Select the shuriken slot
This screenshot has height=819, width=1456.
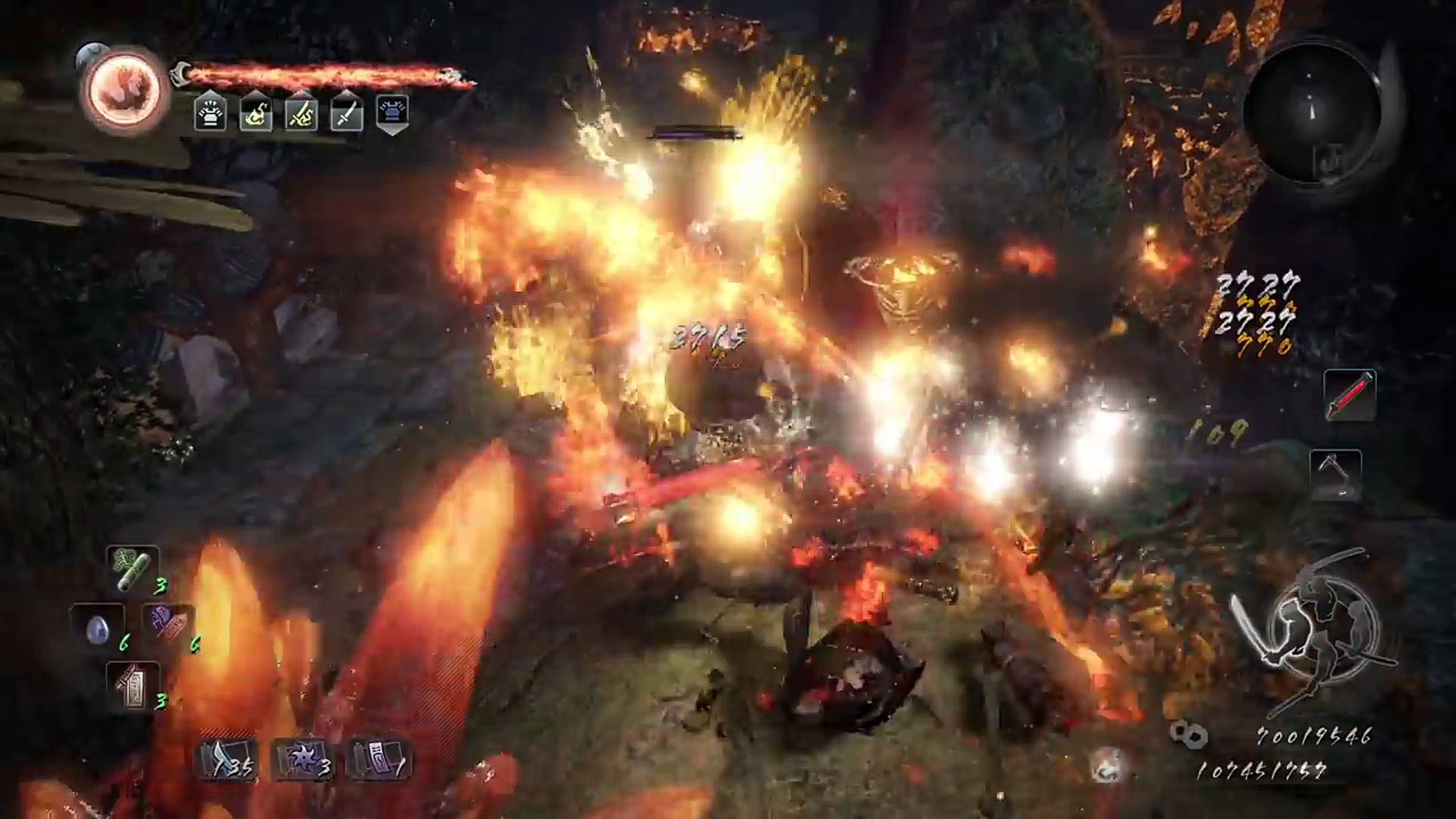tap(303, 760)
